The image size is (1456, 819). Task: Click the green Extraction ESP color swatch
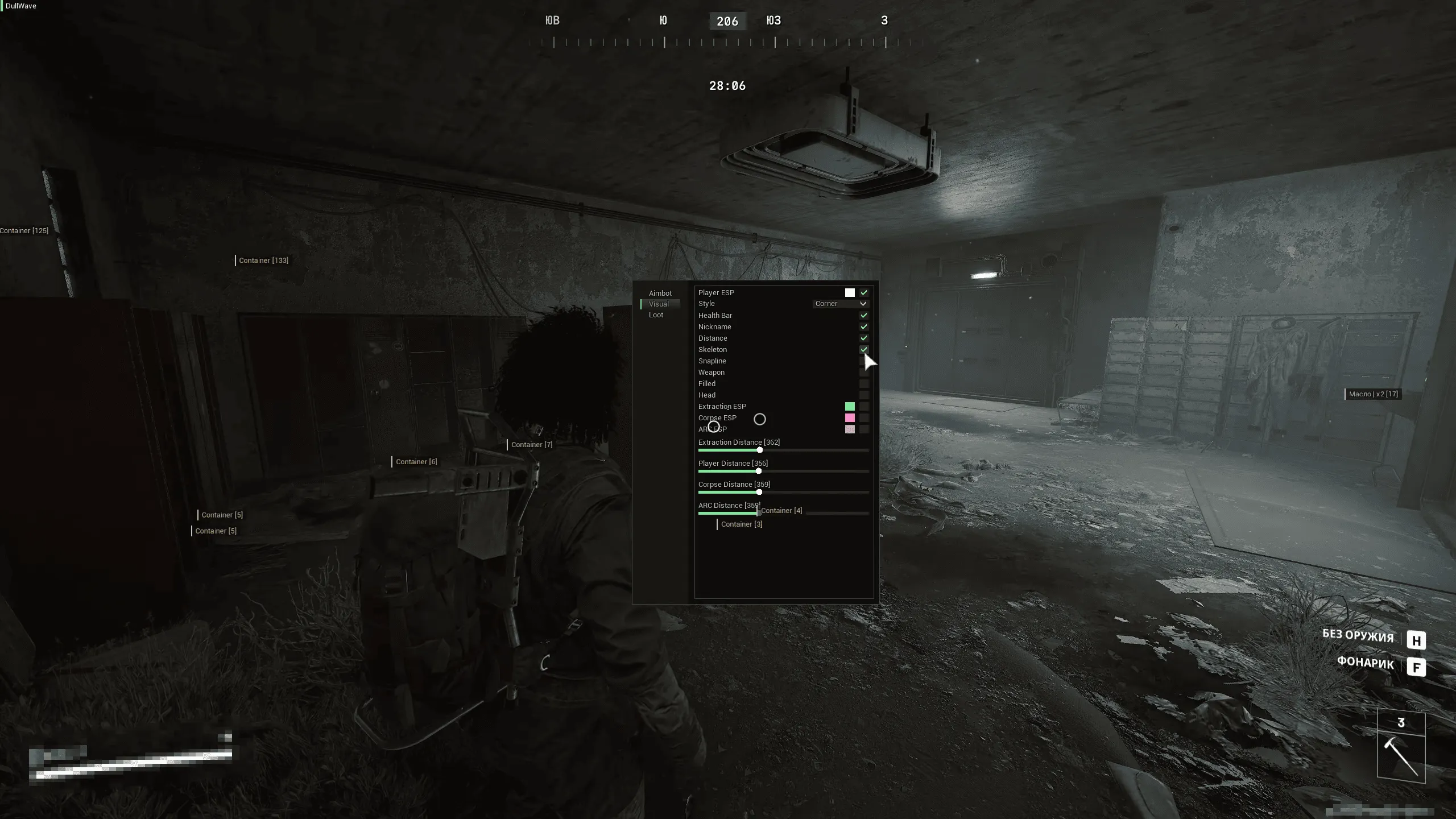[850, 406]
